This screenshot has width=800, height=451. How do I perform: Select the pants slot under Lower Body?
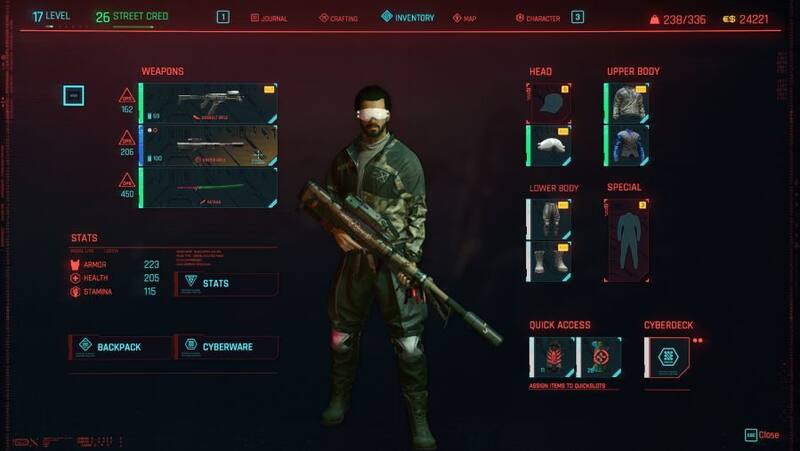tap(549, 218)
